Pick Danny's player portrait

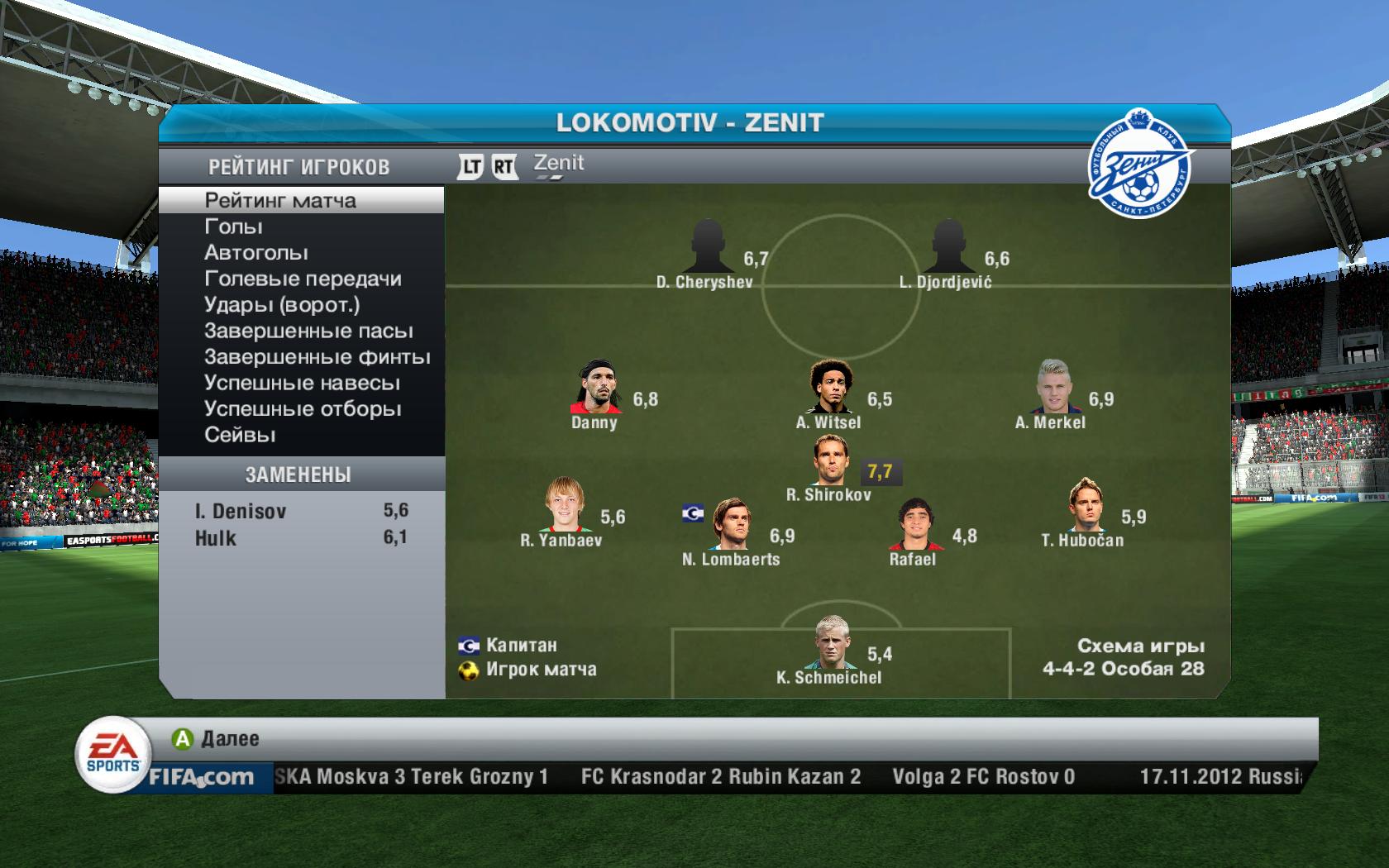(x=594, y=388)
